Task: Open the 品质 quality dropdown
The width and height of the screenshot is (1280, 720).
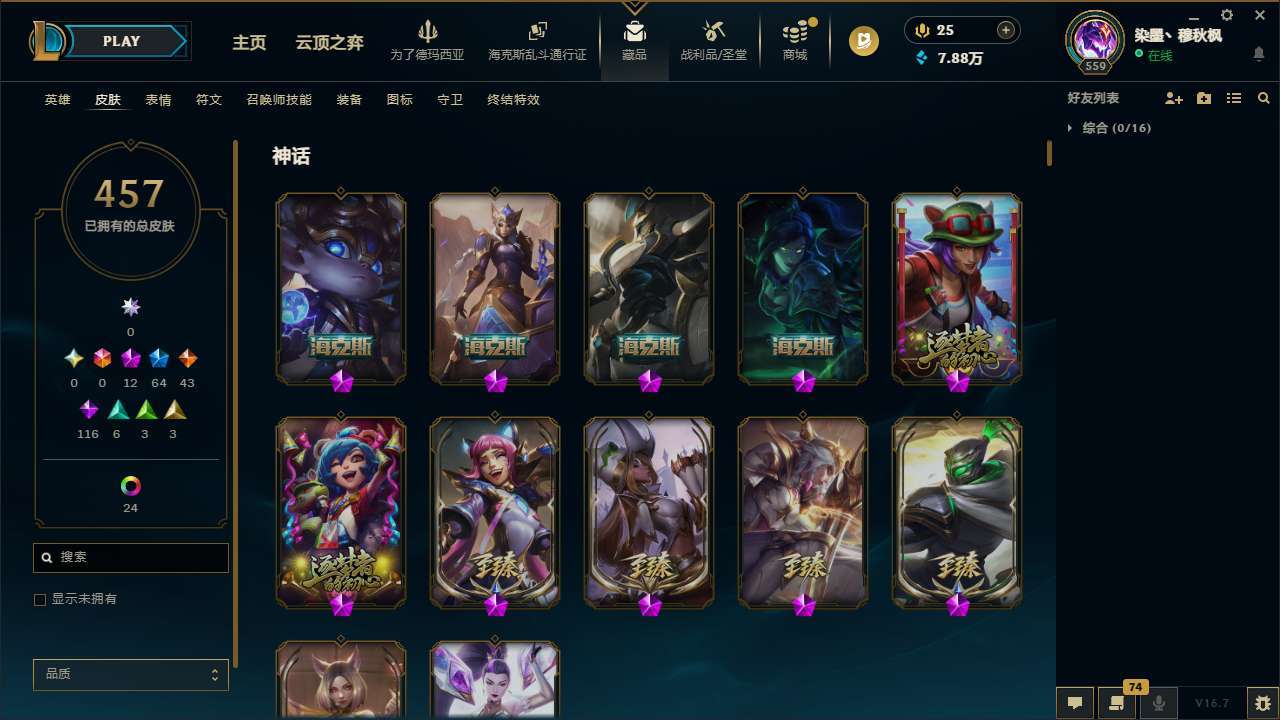Action: click(130, 674)
